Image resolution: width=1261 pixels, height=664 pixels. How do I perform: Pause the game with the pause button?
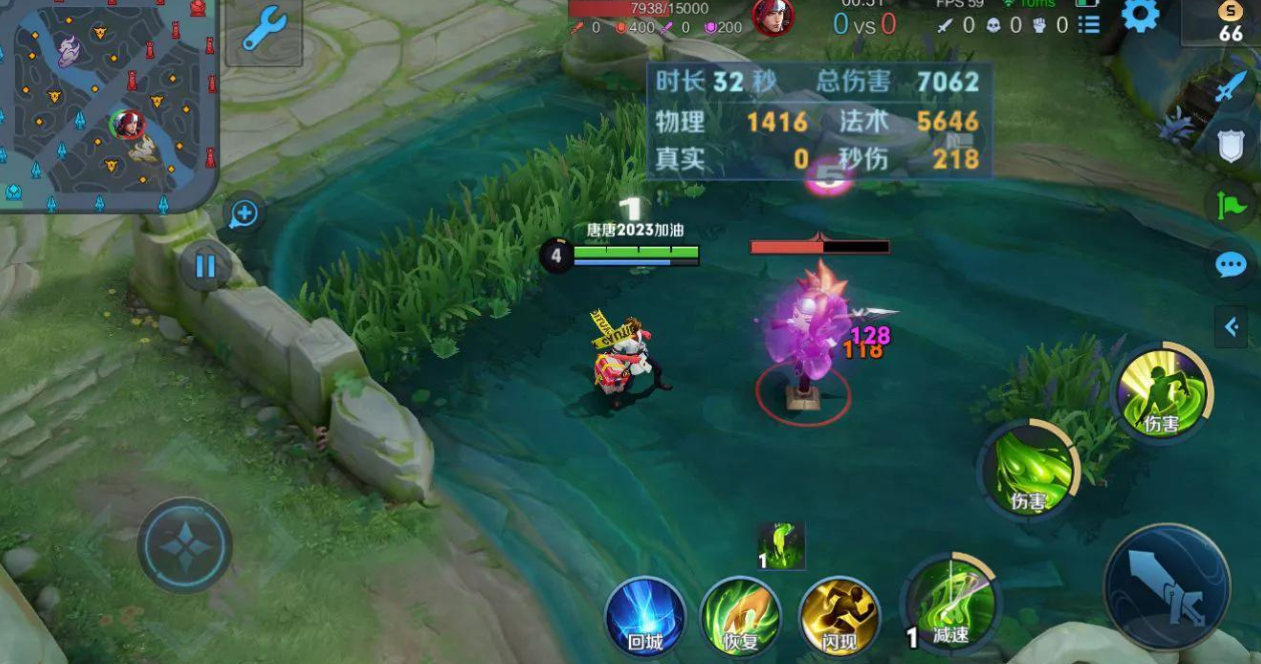click(x=206, y=266)
